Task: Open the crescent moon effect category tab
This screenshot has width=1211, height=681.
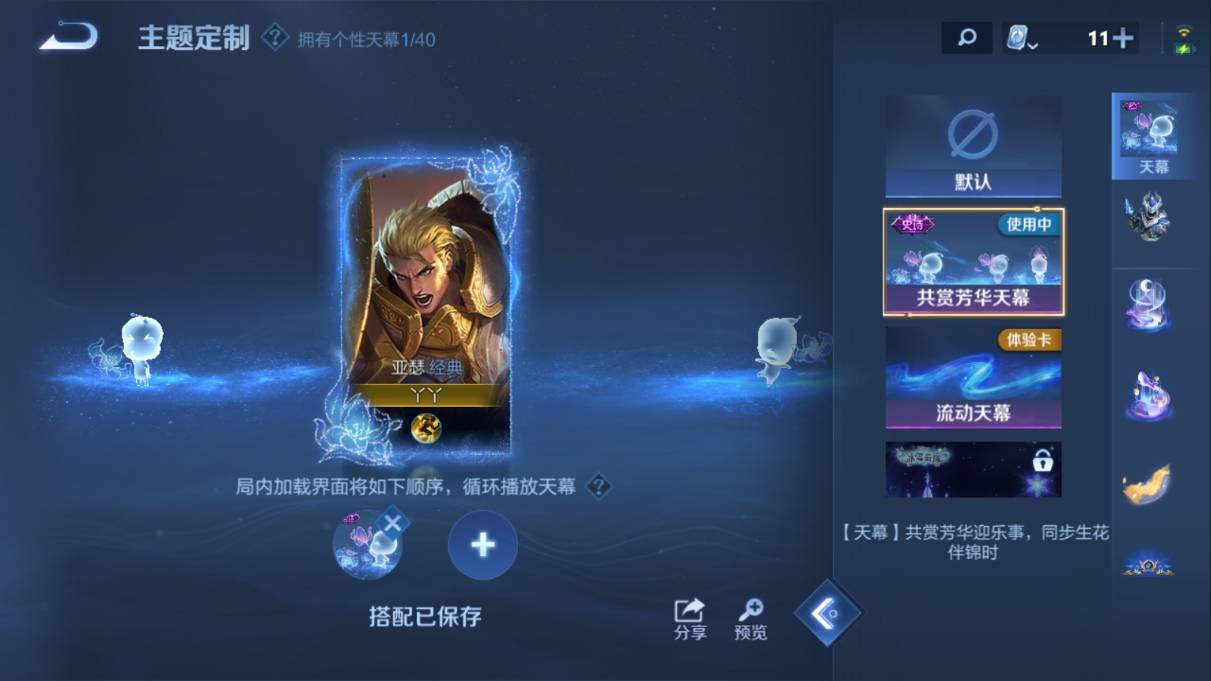Action: tap(1147, 305)
